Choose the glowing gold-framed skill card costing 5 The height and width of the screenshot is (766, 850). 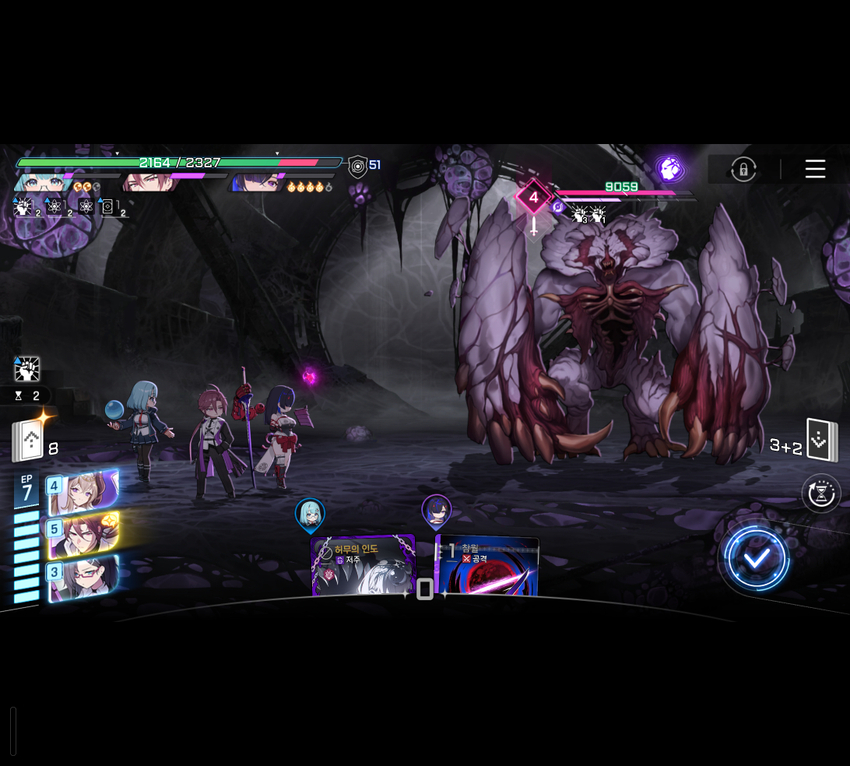pos(82,533)
